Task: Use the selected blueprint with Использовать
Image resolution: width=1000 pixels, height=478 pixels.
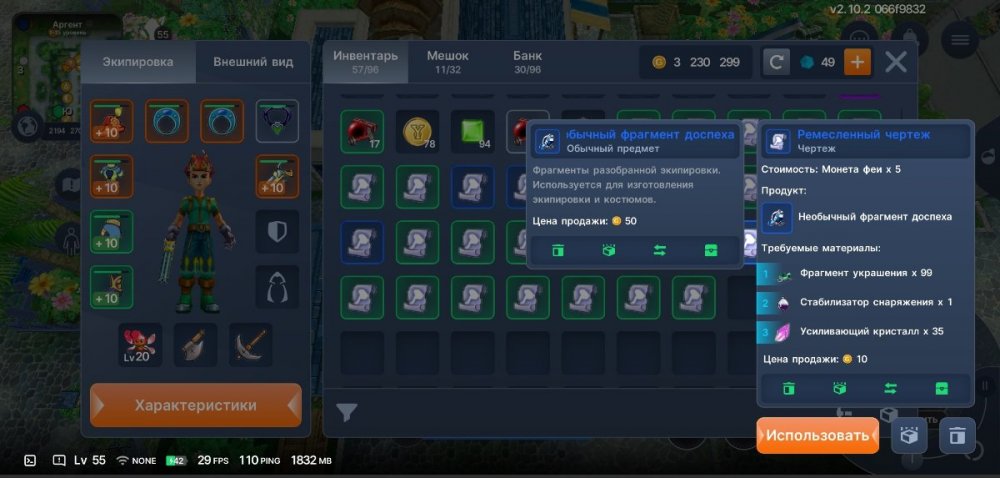Action: [817, 436]
